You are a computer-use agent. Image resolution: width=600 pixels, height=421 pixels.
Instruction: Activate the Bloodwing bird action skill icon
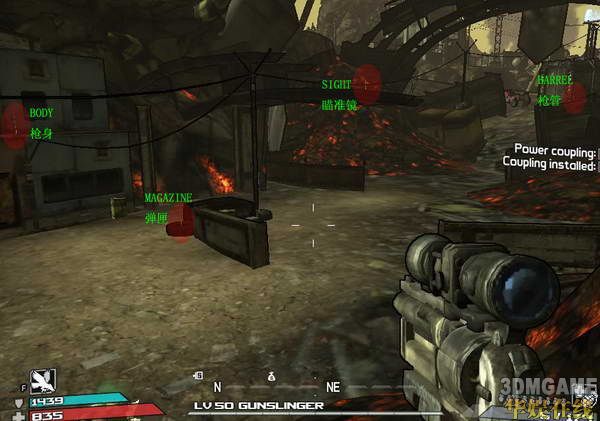[x=43, y=379]
